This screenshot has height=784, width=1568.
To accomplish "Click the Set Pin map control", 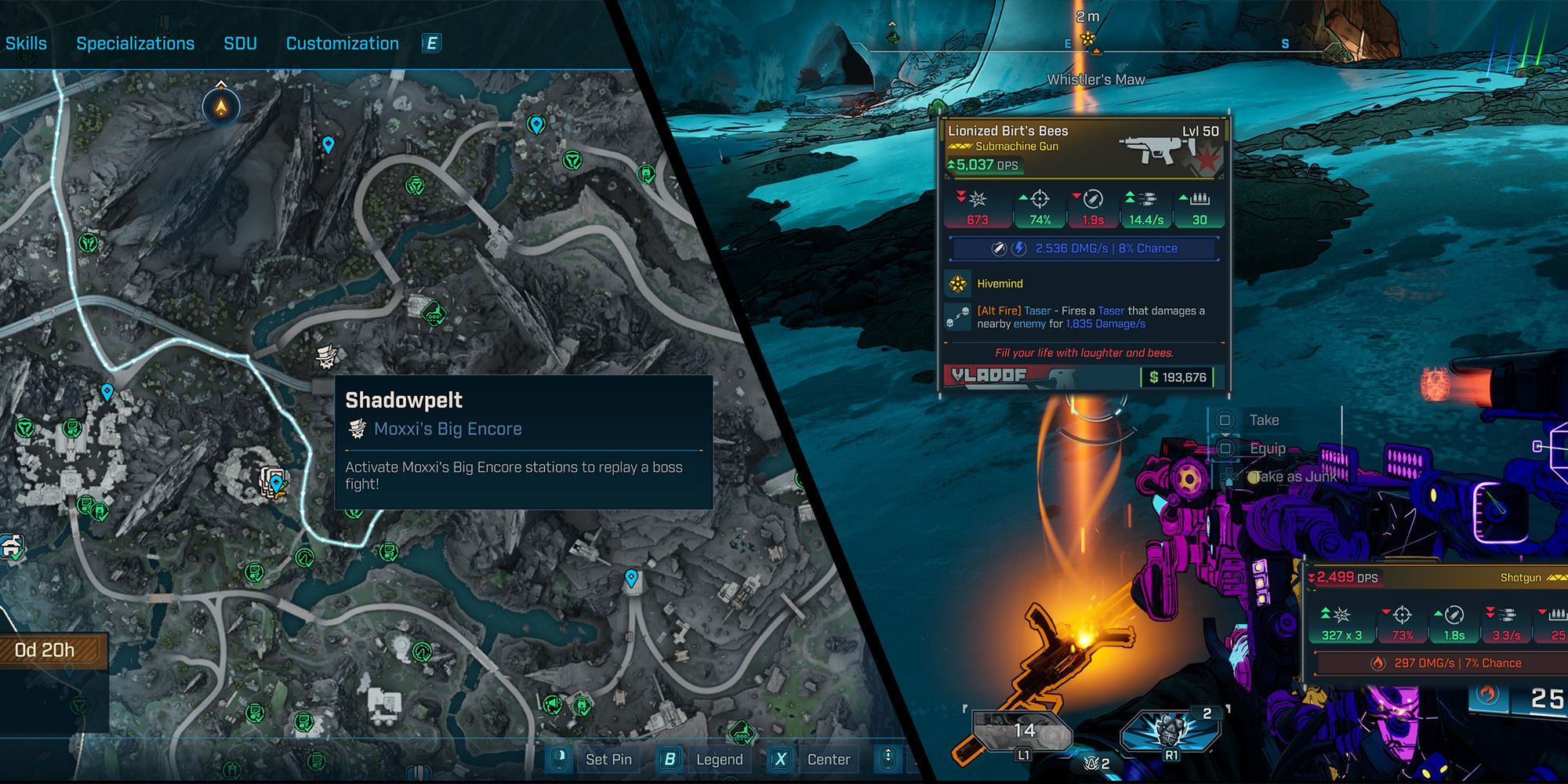I will tap(608, 759).
